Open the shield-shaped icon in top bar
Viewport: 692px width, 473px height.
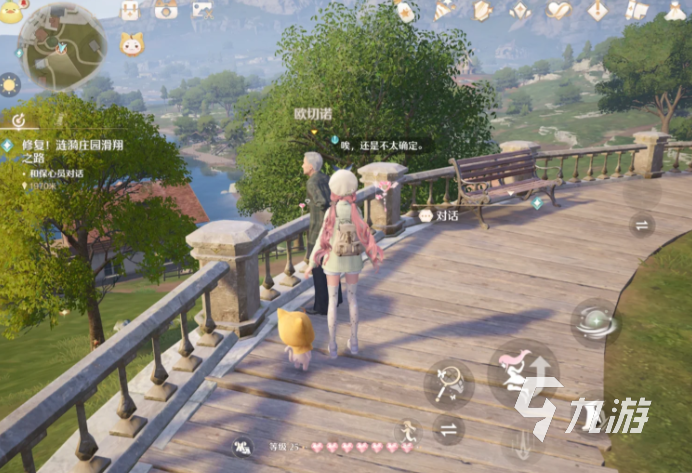coord(482,10)
